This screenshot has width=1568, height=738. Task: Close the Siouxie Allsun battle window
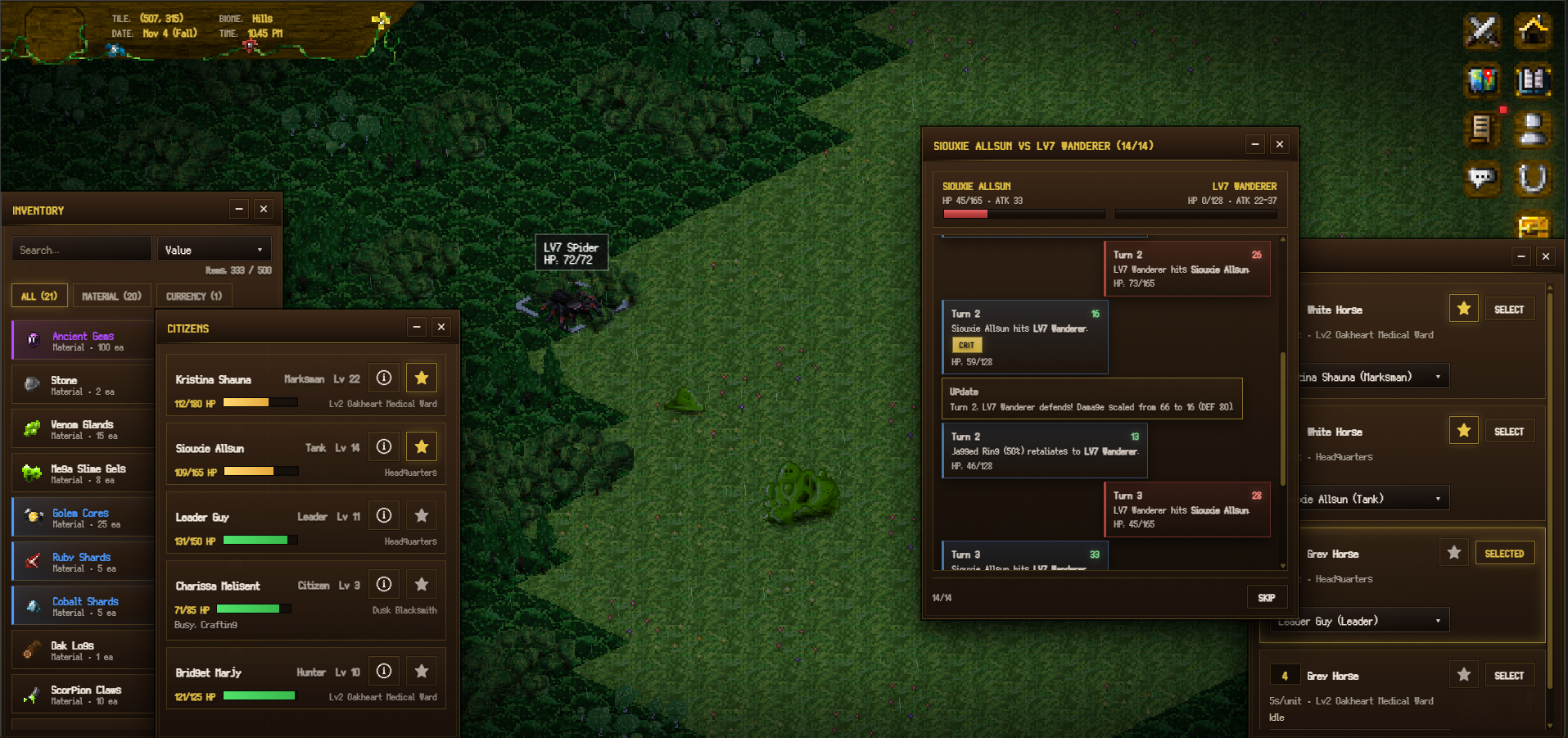1280,145
